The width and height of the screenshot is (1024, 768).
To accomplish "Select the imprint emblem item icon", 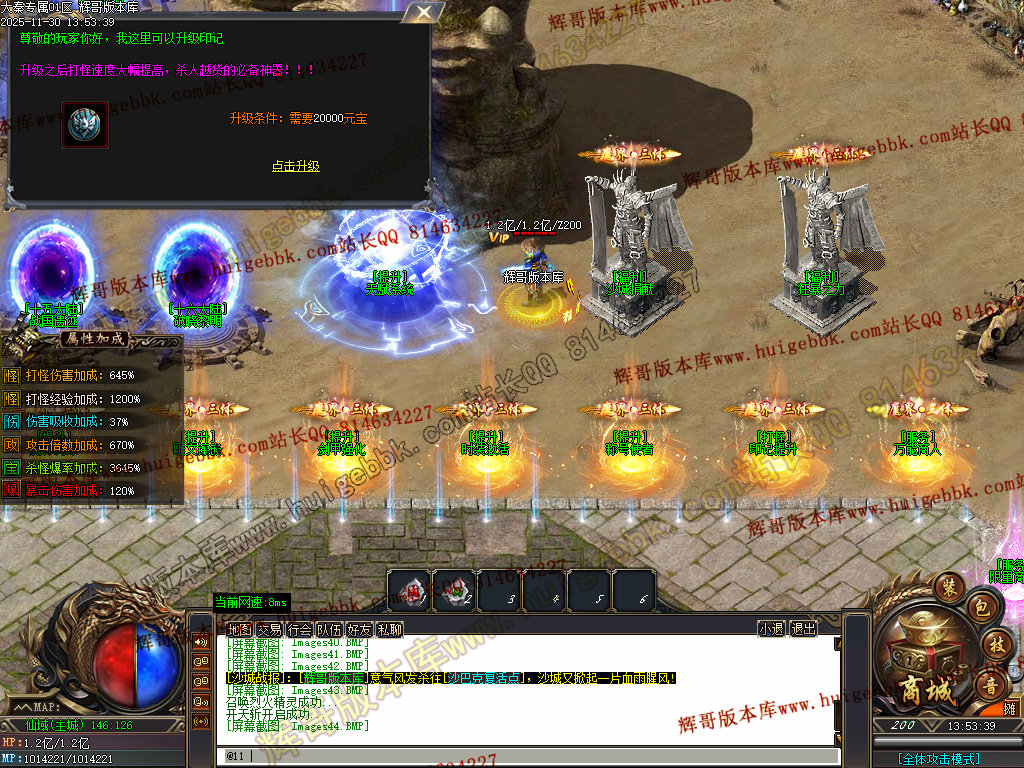I will [84, 125].
